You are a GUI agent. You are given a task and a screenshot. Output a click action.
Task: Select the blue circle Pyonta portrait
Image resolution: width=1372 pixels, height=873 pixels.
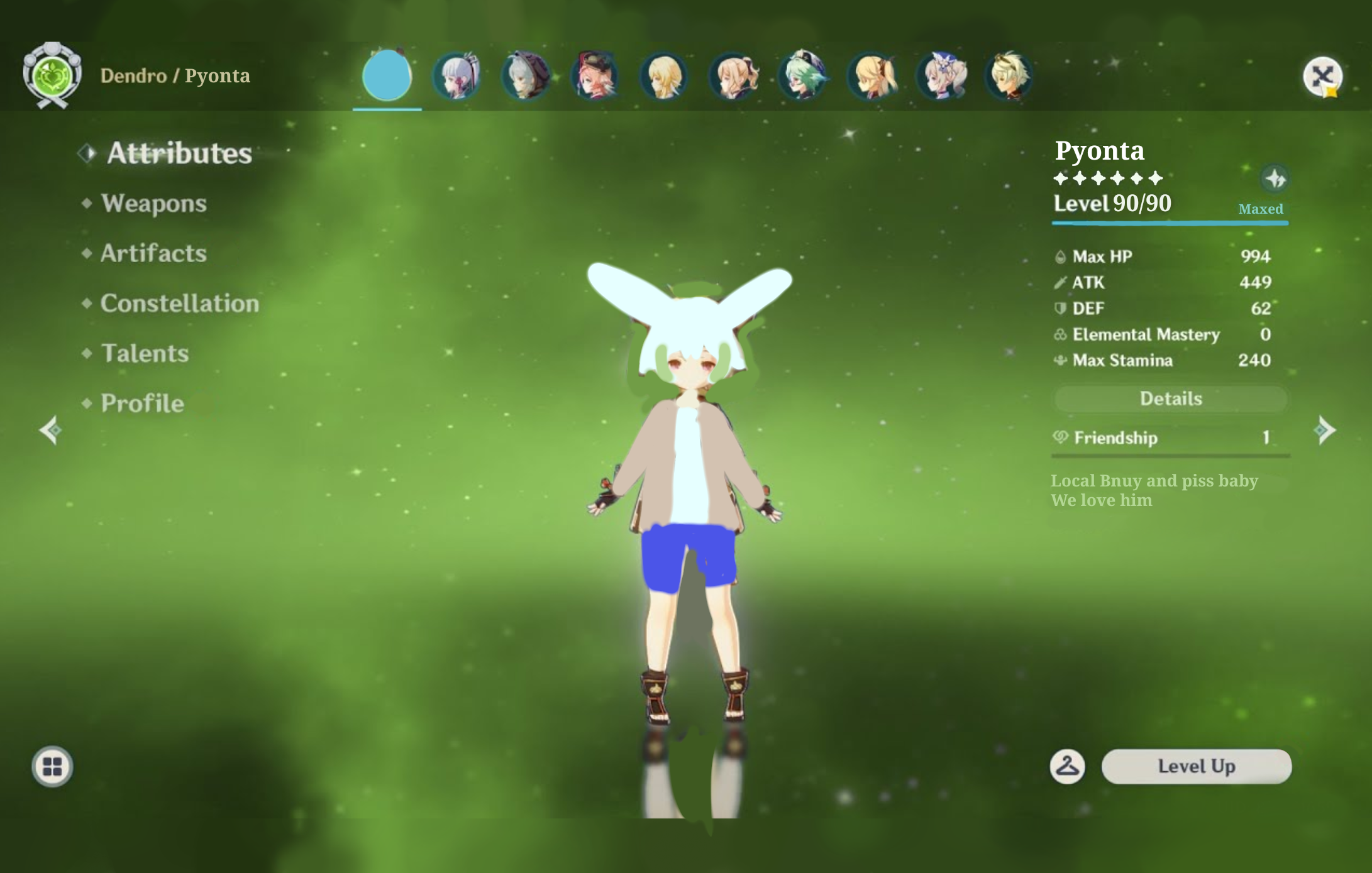387,75
